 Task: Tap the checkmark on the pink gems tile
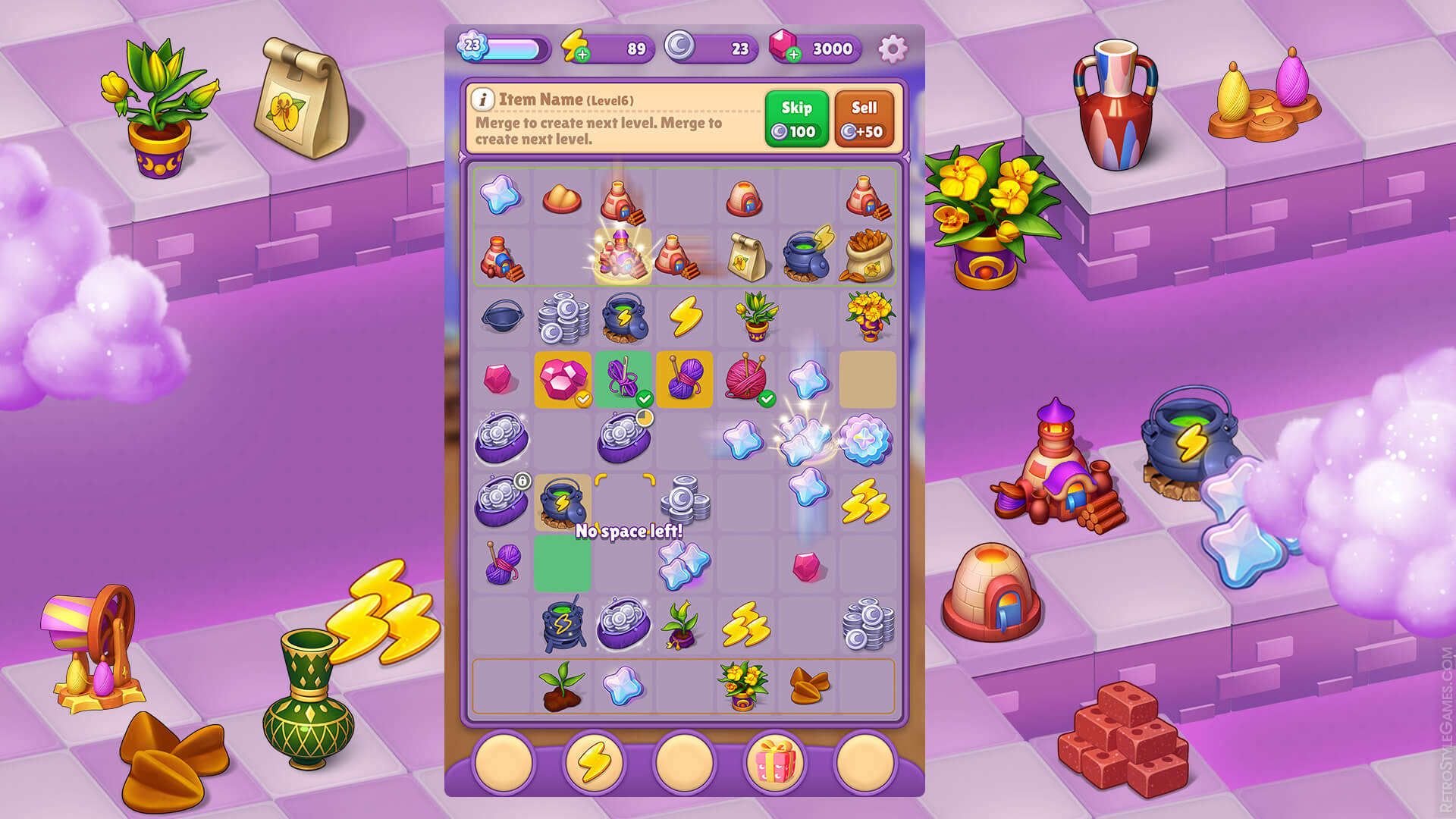coord(584,397)
